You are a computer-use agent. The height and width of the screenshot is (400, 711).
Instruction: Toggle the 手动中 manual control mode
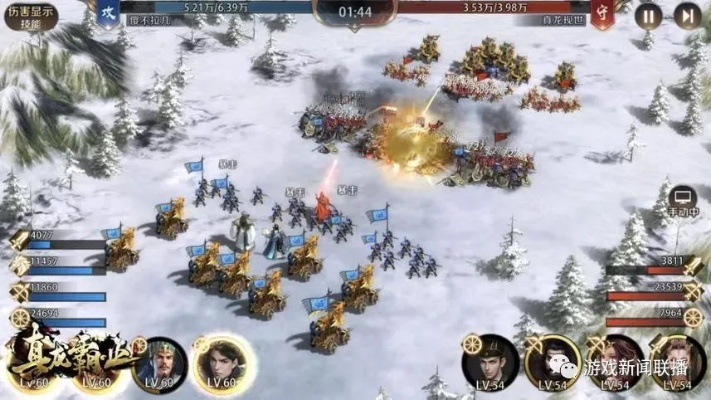tap(684, 198)
